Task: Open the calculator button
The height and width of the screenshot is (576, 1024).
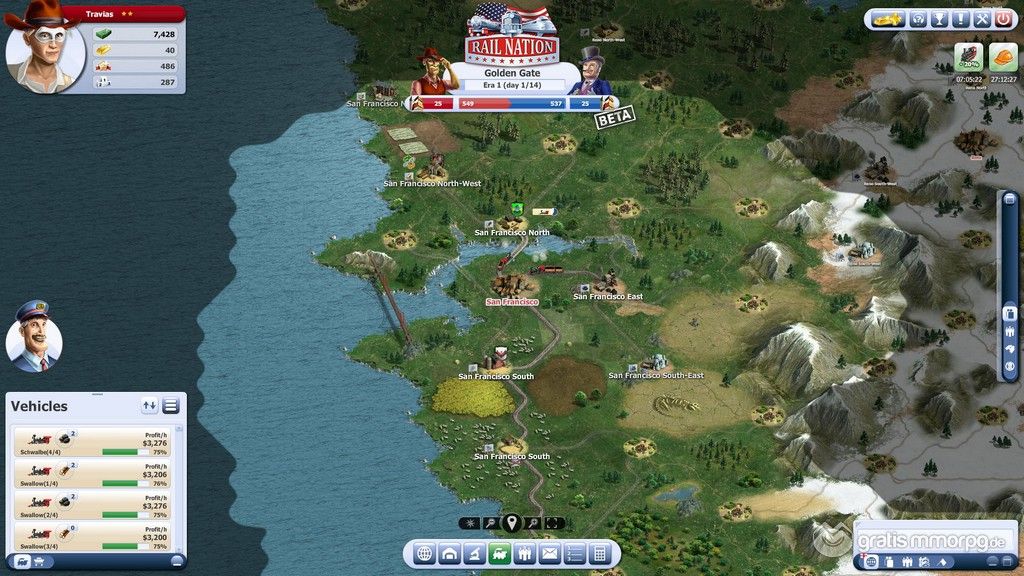Action: [599, 553]
